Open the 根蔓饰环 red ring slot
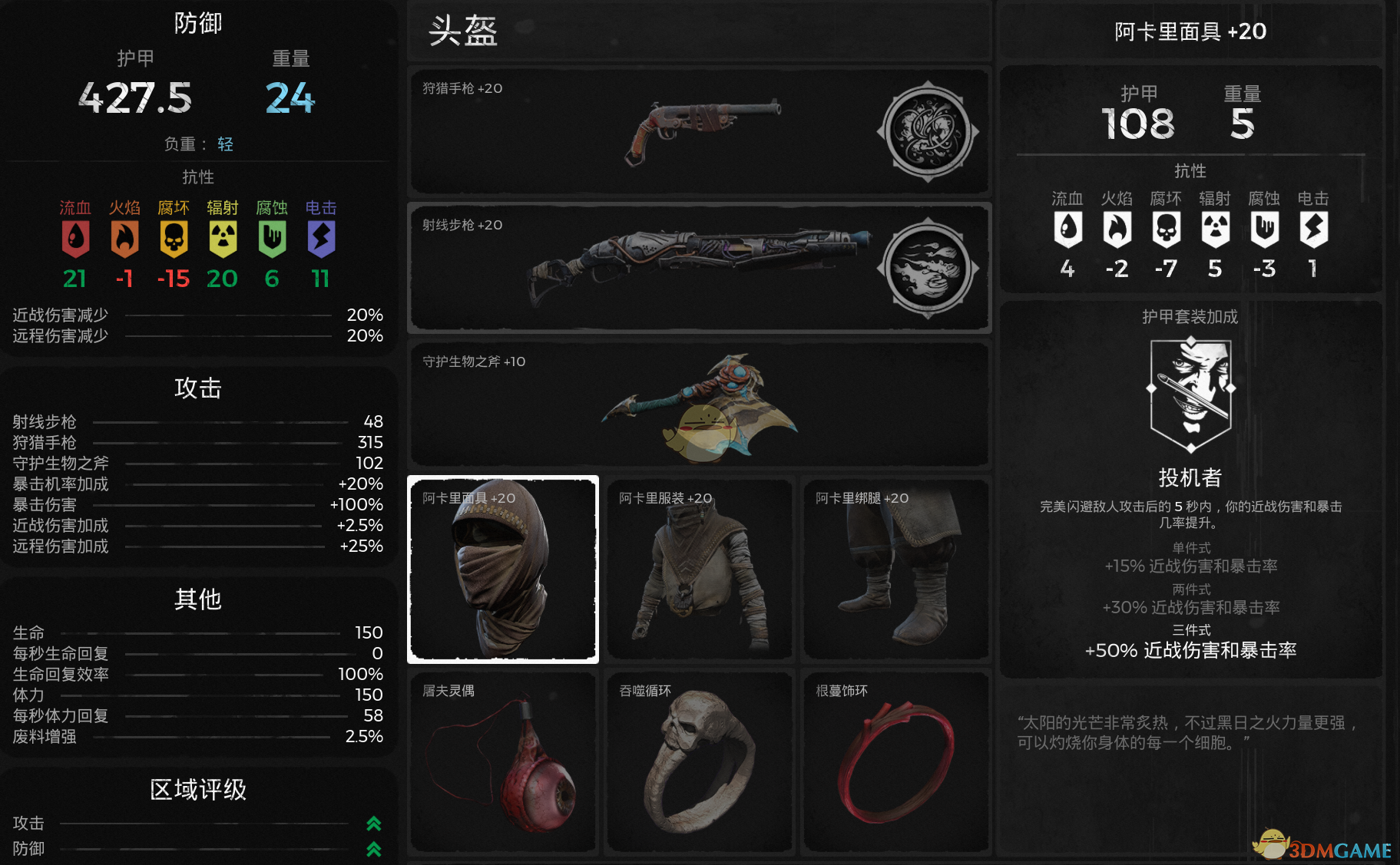The height and width of the screenshot is (865, 1400). [895, 762]
